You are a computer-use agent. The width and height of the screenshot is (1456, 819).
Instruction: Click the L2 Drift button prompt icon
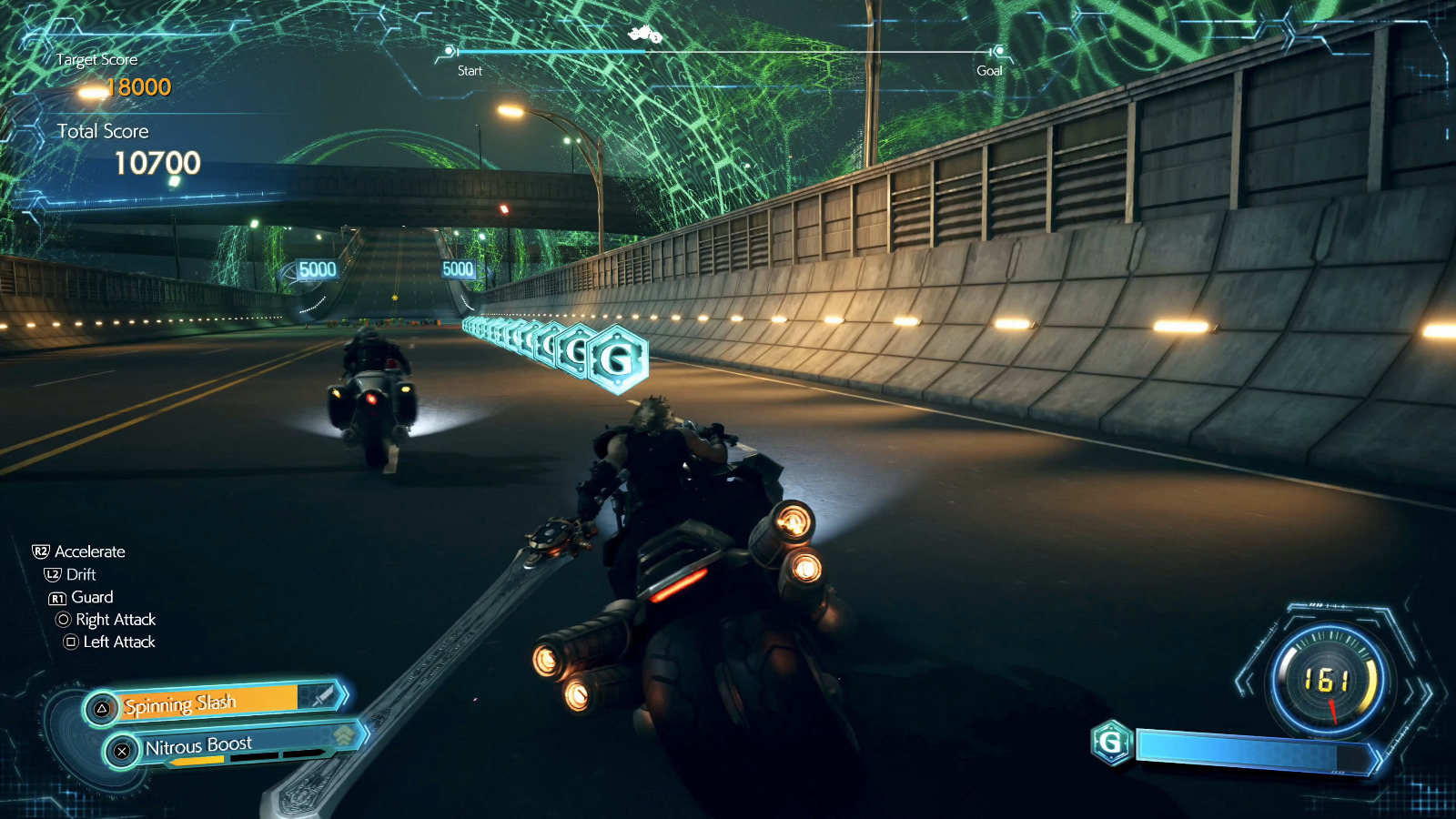[53, 574]
